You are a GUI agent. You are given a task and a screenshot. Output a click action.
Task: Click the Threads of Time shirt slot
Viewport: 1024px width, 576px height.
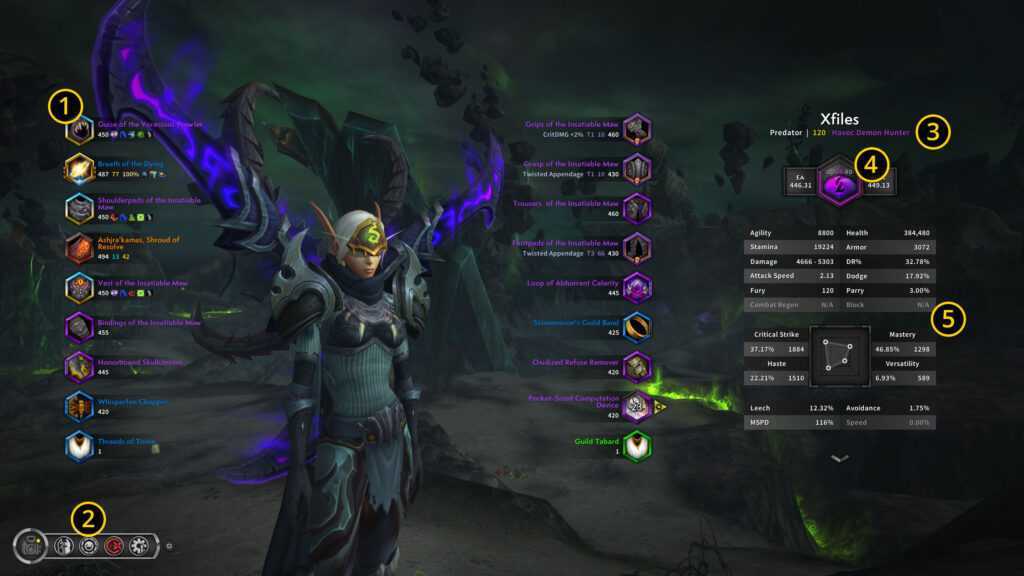(x=79, y=446)
